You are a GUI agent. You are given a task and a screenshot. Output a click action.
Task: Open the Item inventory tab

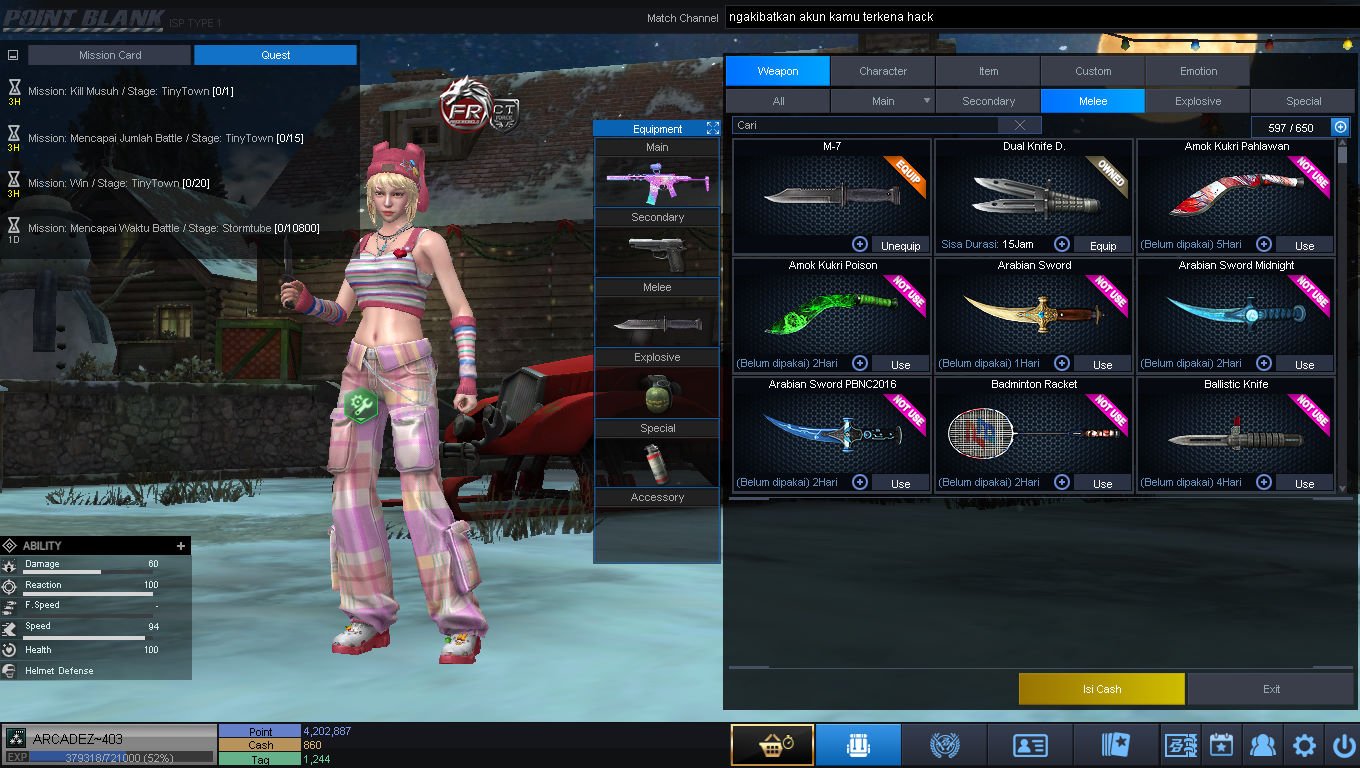coord(988,71)
